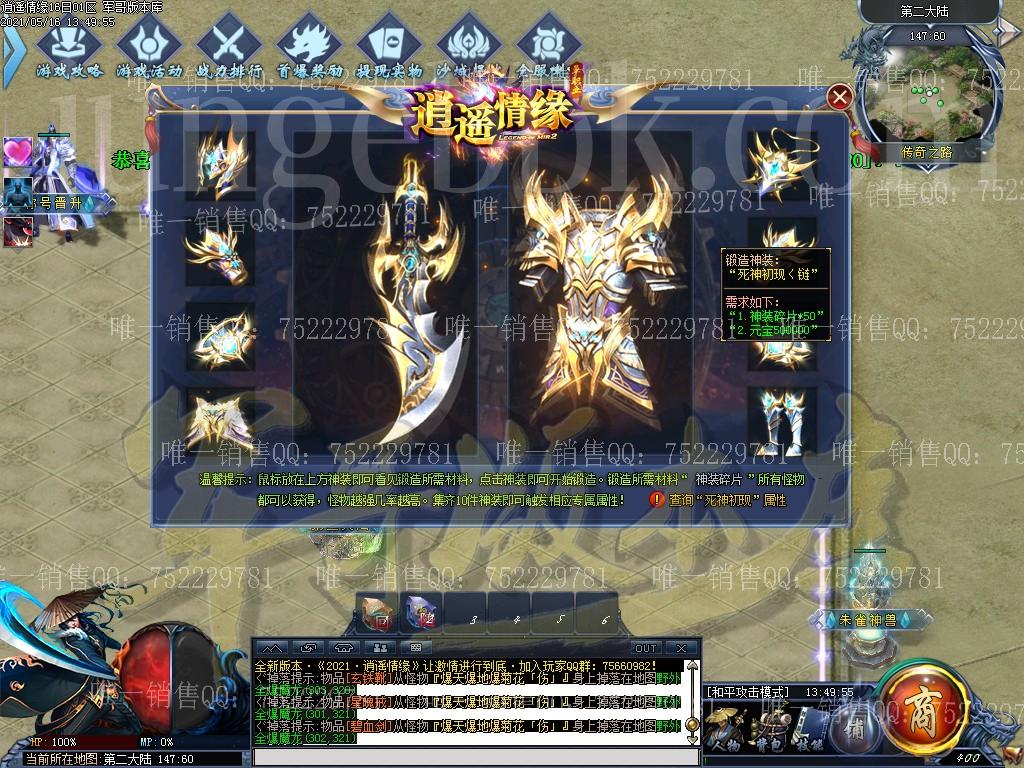Focus the chat text input field
This screenshot has width=1024, height=768.
(470, 757)
